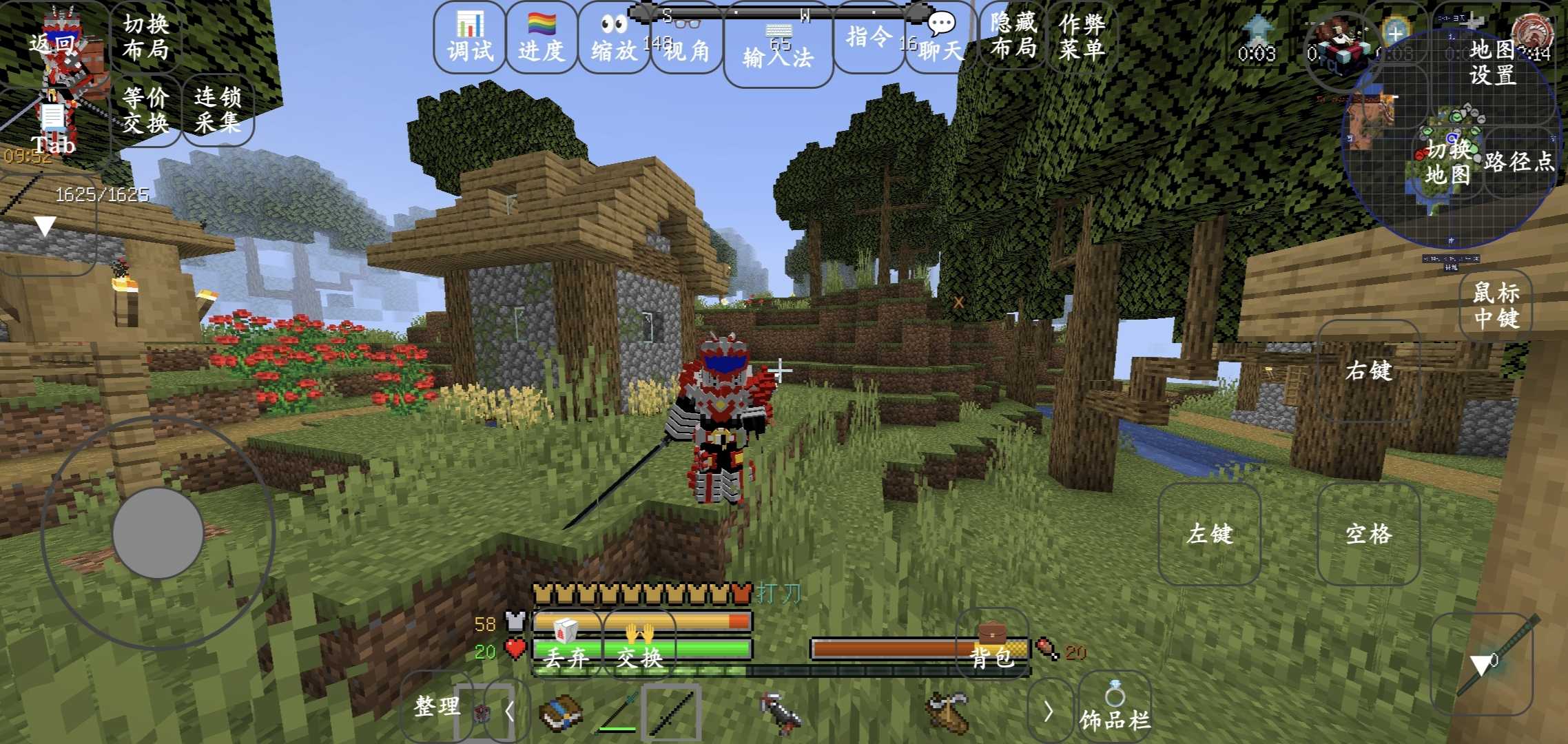Open the 切换布局 layout switcher

pyautogui.click(x=145, y=37)
